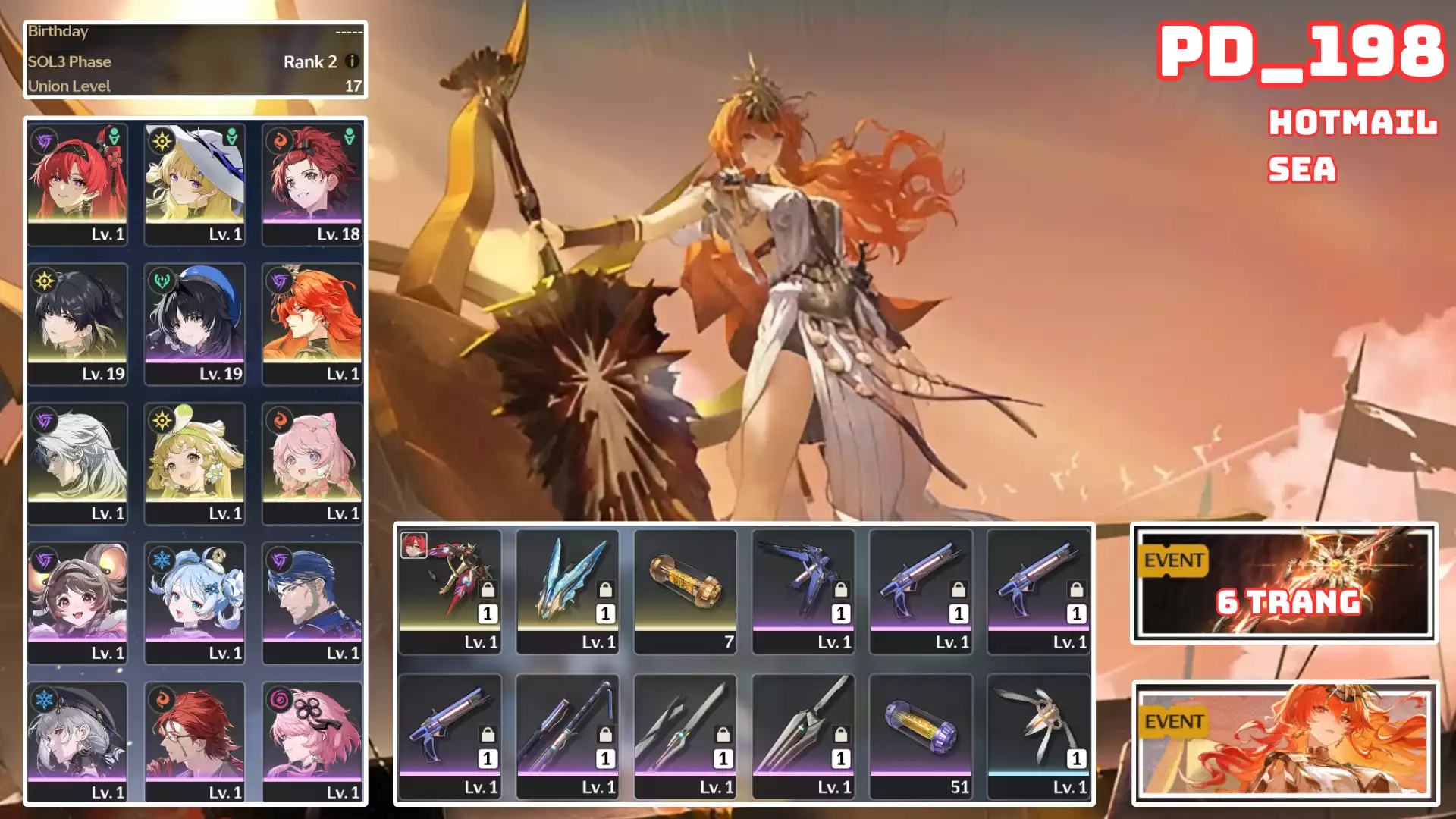This screenshot has width=1456, height=819.
Task: Open the event banner labeled 6 TRANG
Action: click(1284, 582)
